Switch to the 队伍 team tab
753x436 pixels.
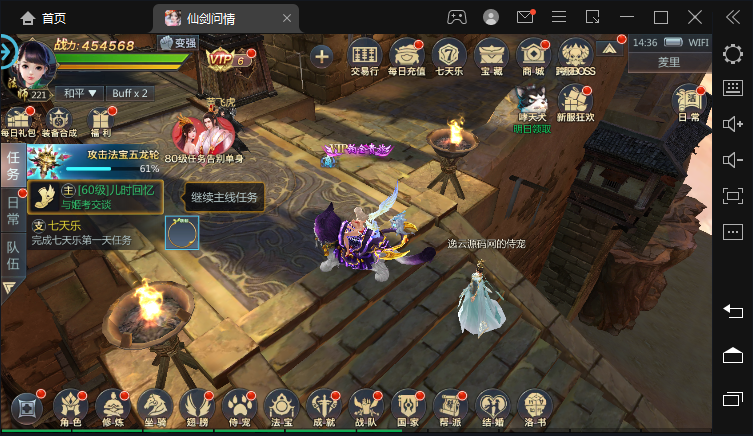pyautogui.click(x=13, y=255)
